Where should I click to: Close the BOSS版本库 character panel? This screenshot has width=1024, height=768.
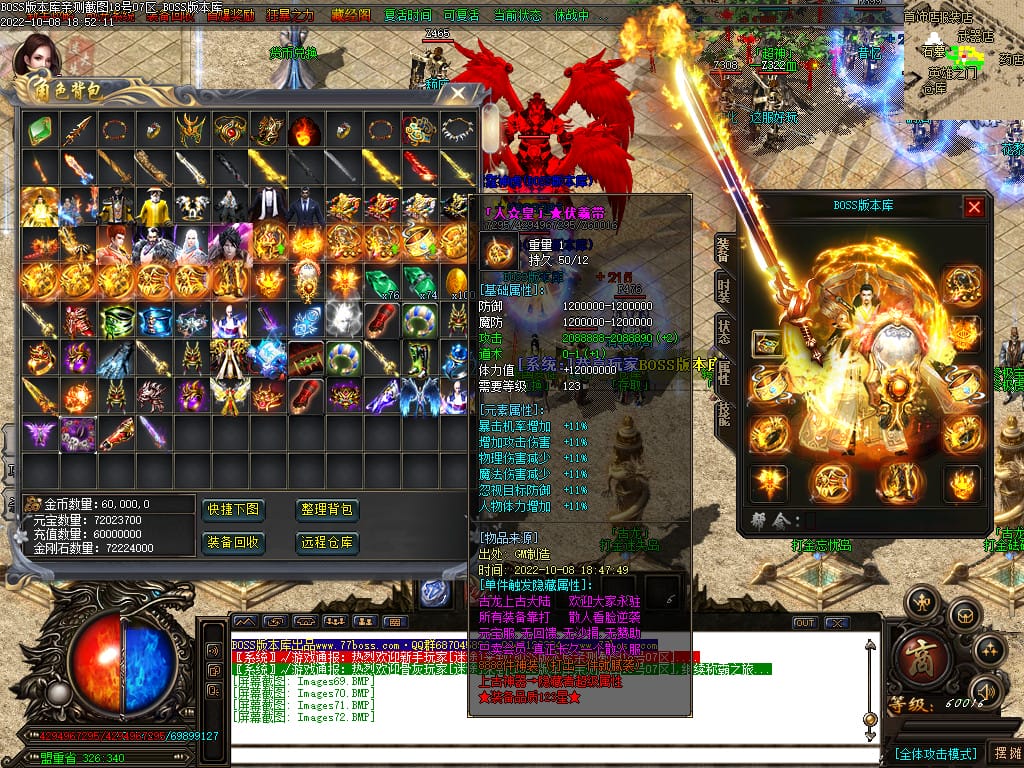point(974,207)
